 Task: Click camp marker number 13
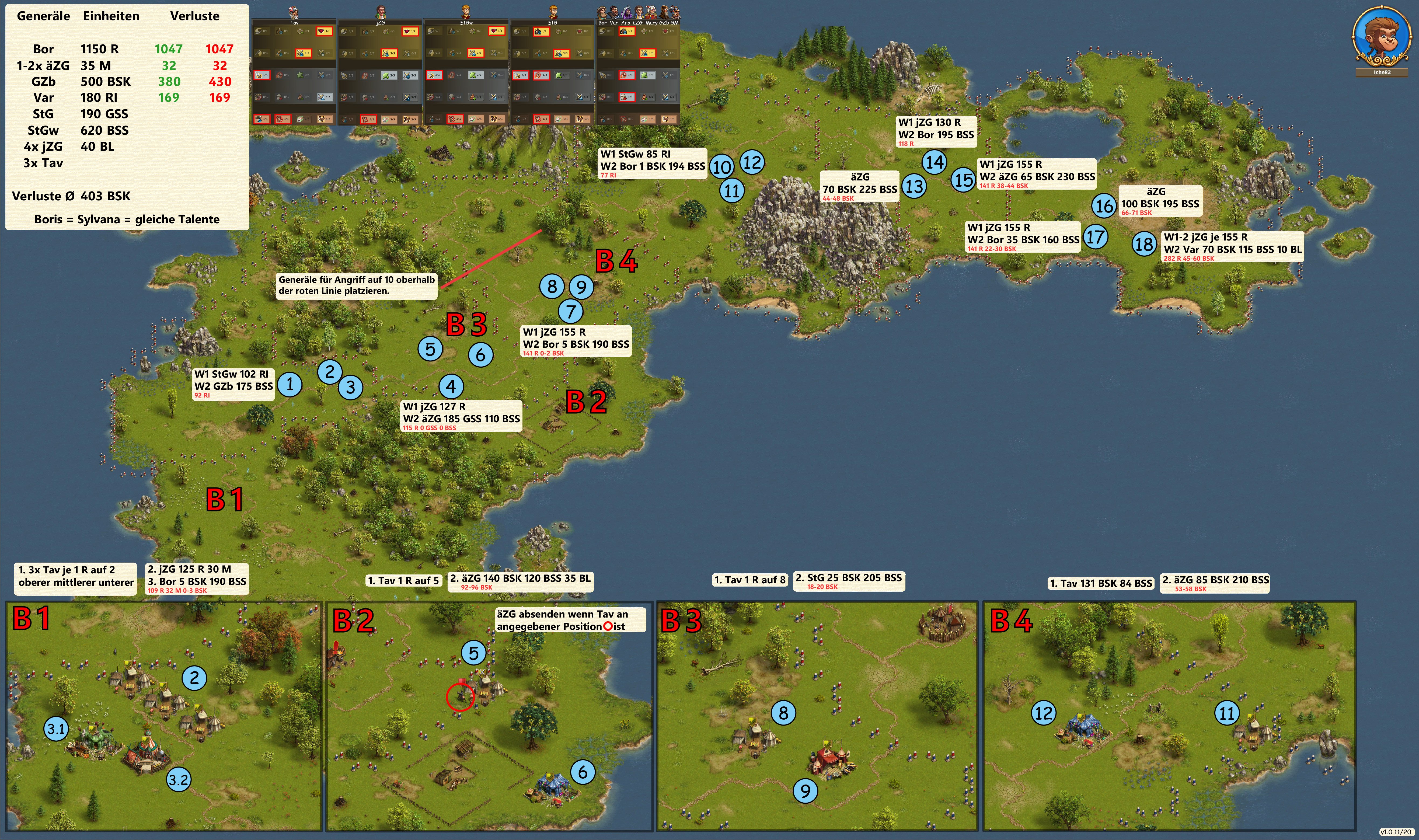[914, 186]
